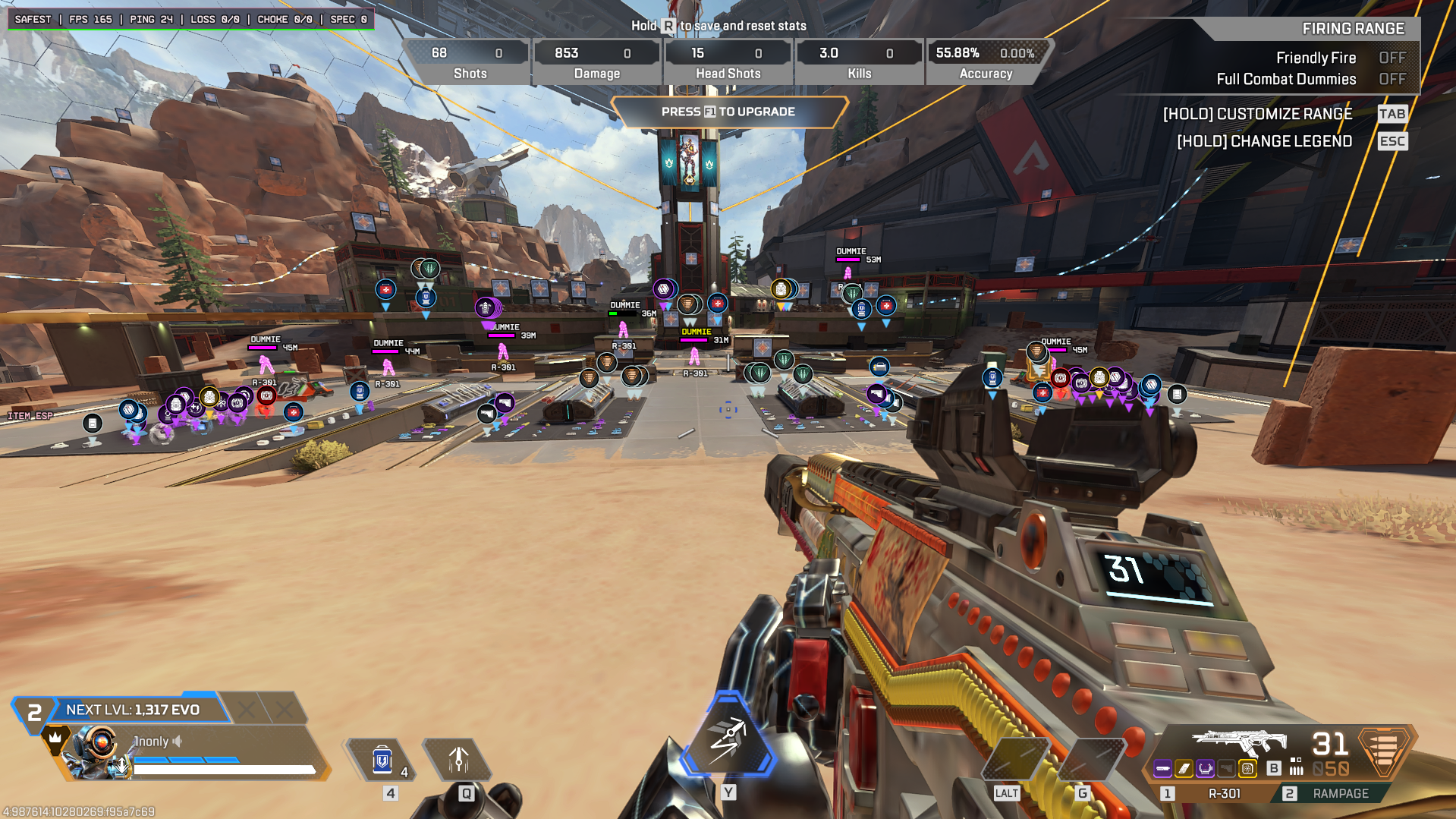Switch to the RAMPAGE weapon slot
The image size is (1456, 819).
tap(1340, 793)
